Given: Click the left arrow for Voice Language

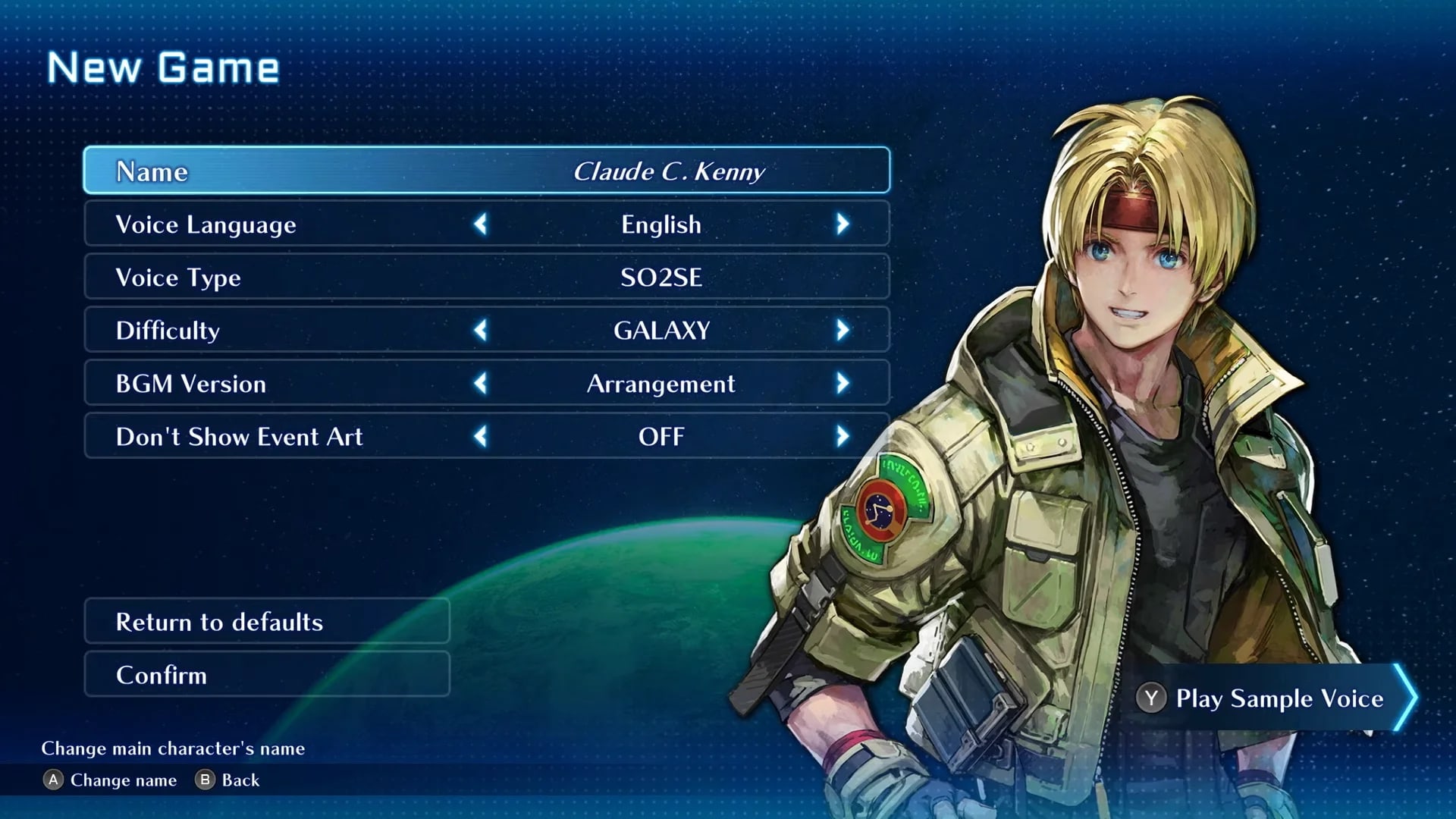Looking at the screenshot, I should [481, 224].
